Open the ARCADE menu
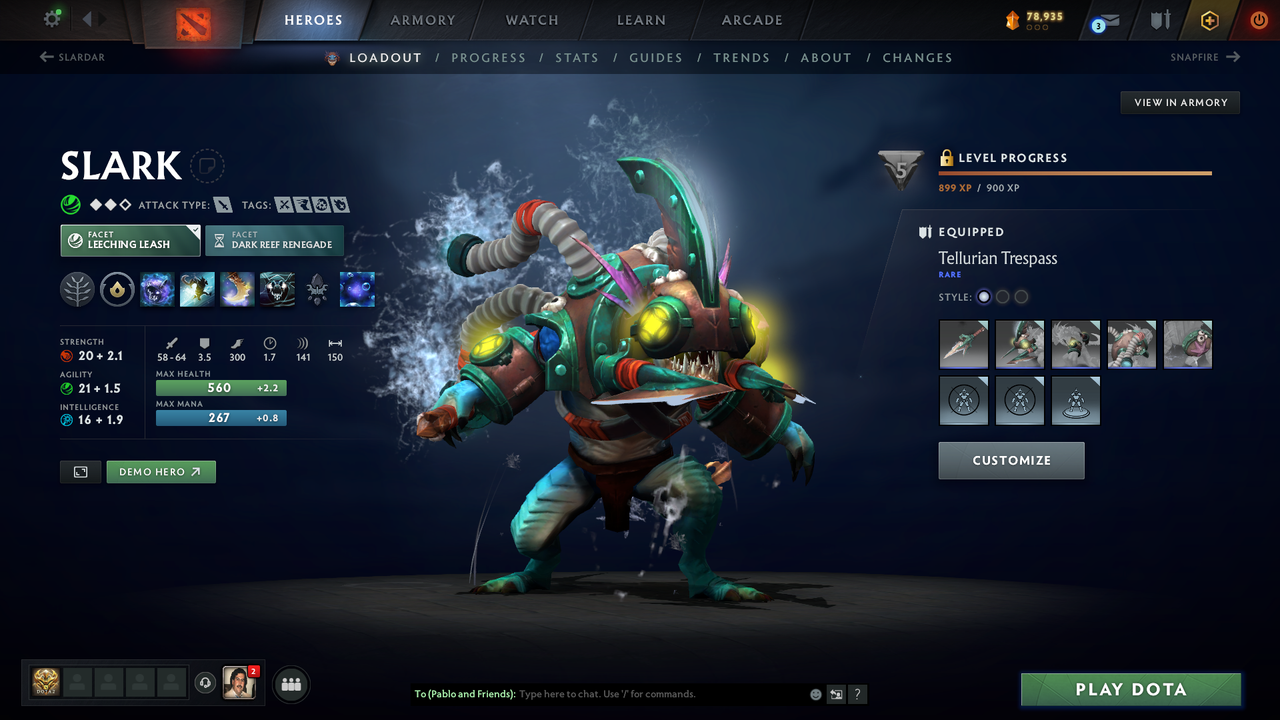 751,20
